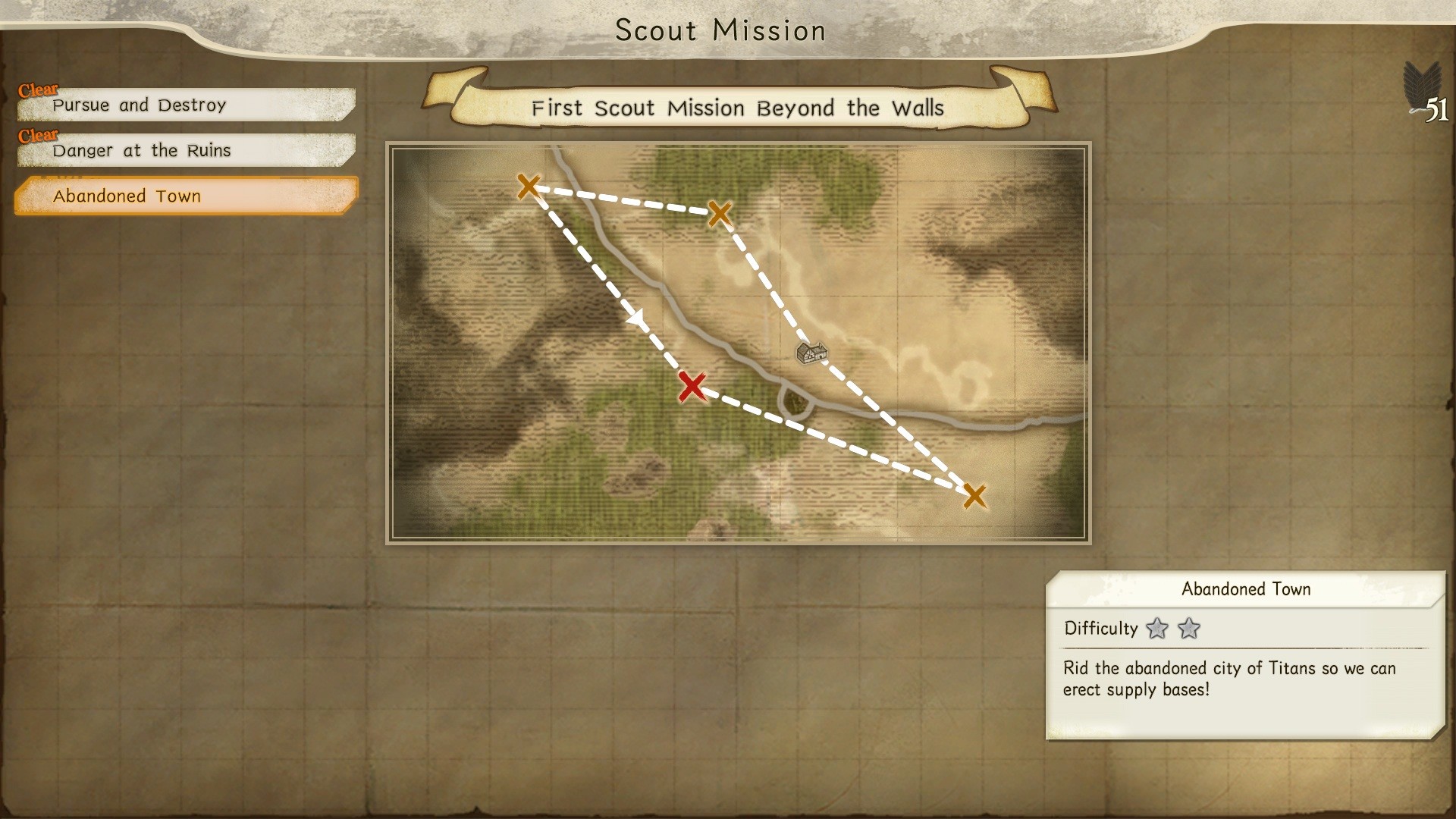
Task: Open the Danger at the Ruins mission
Action: (140, 150)
